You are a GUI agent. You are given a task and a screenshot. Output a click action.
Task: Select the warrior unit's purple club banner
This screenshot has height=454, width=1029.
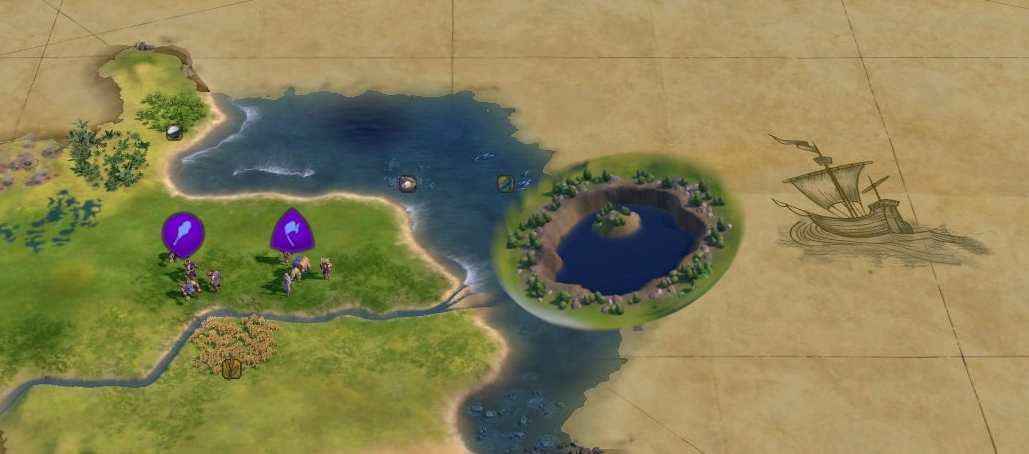(x=183, y=233)
